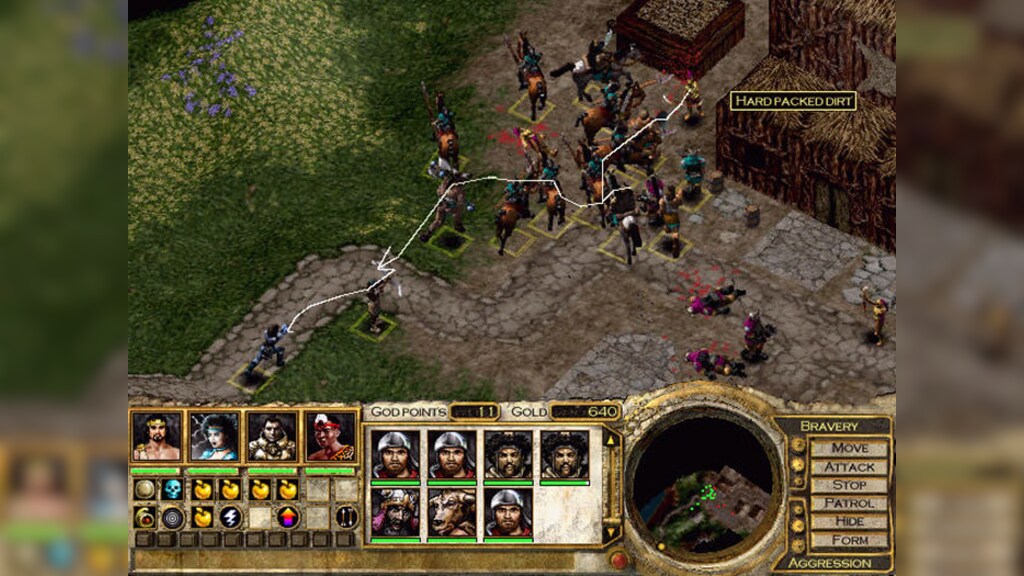This screenshot has width=1024, height=576.
Task: Click the Move command button
Action: click(x=849, y=448)
